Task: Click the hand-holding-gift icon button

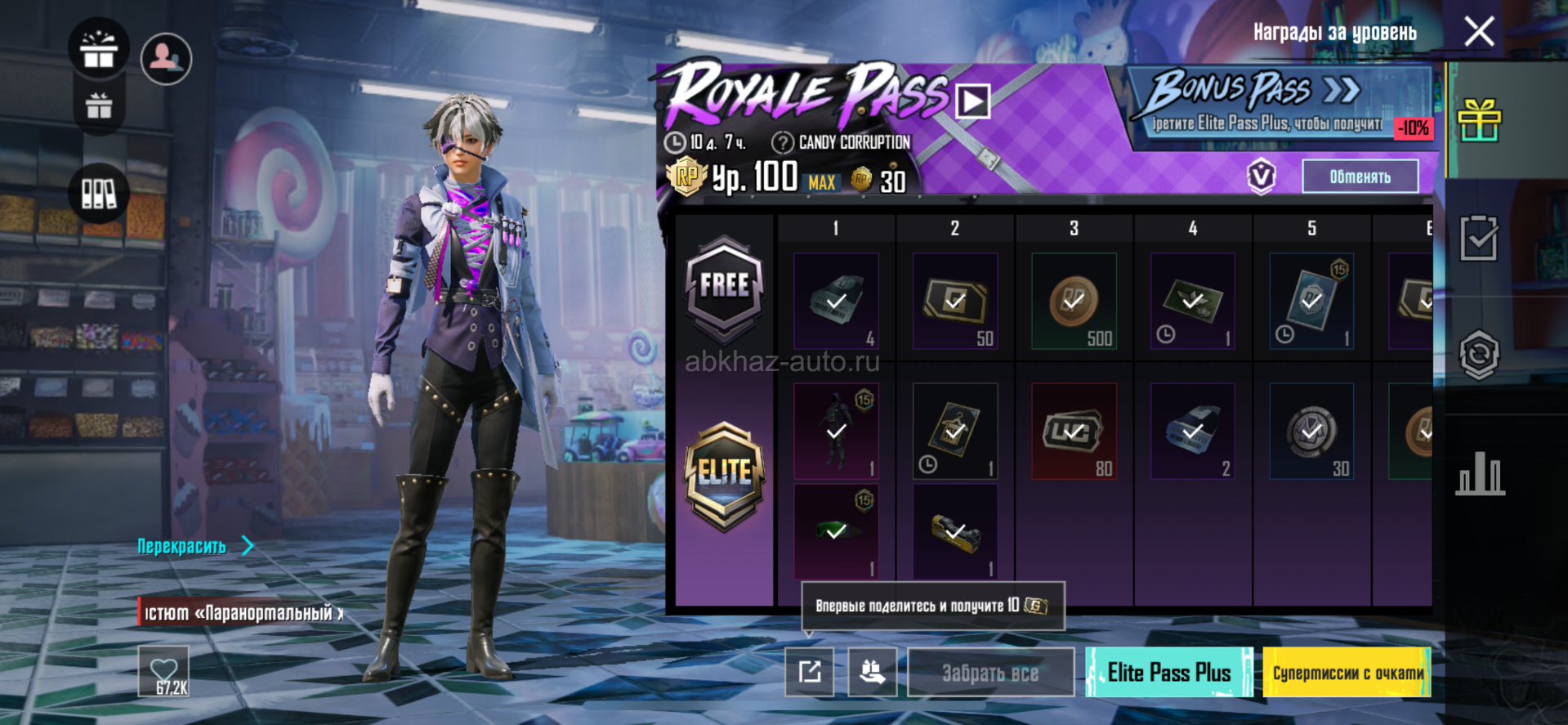Action: [x=872, y=672]
